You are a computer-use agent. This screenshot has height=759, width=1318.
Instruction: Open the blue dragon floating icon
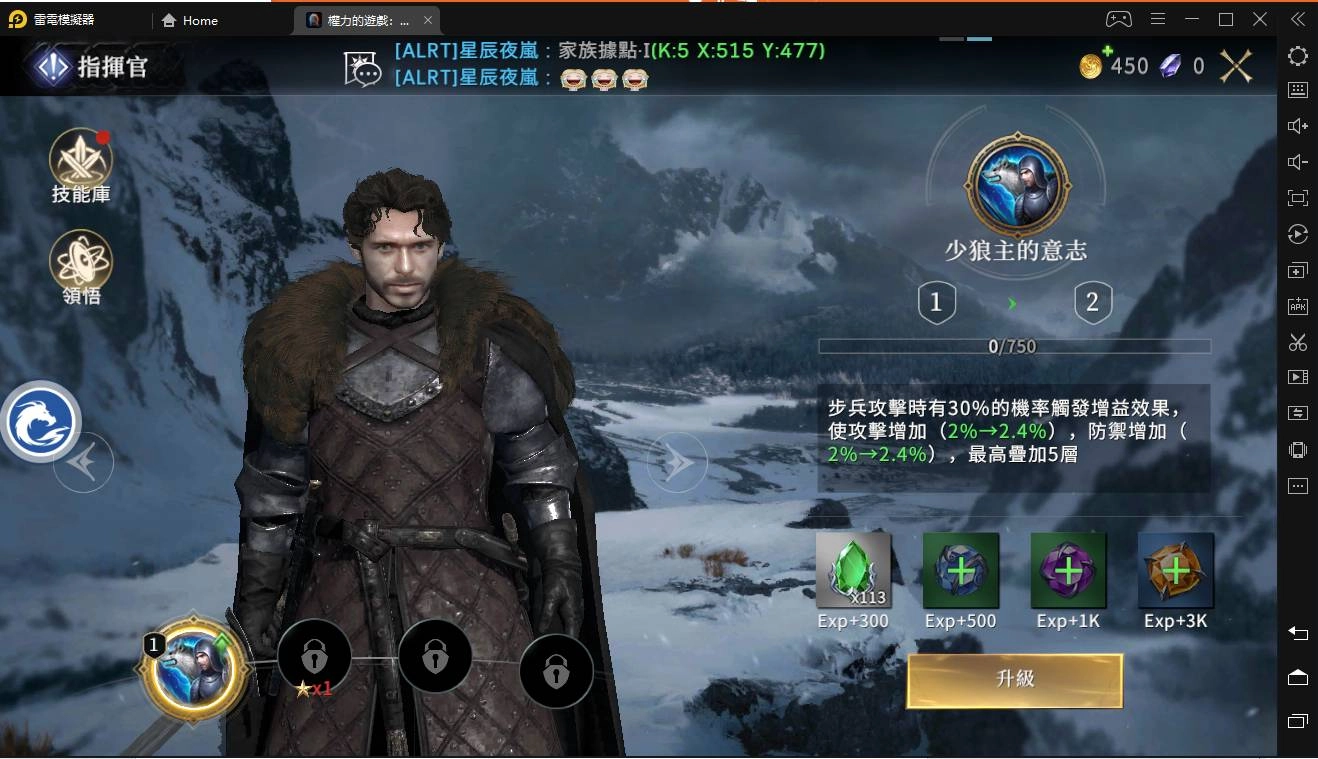click(x=40, y=421)
